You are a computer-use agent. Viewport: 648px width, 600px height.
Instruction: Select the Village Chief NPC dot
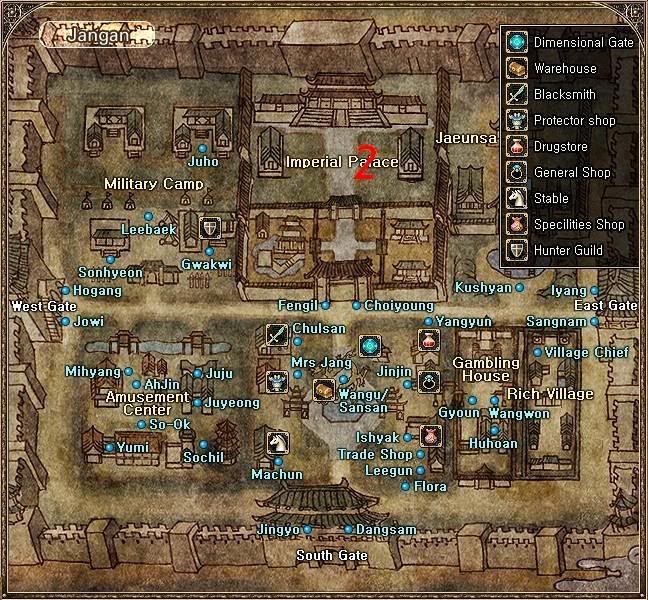tap(537, 352)
